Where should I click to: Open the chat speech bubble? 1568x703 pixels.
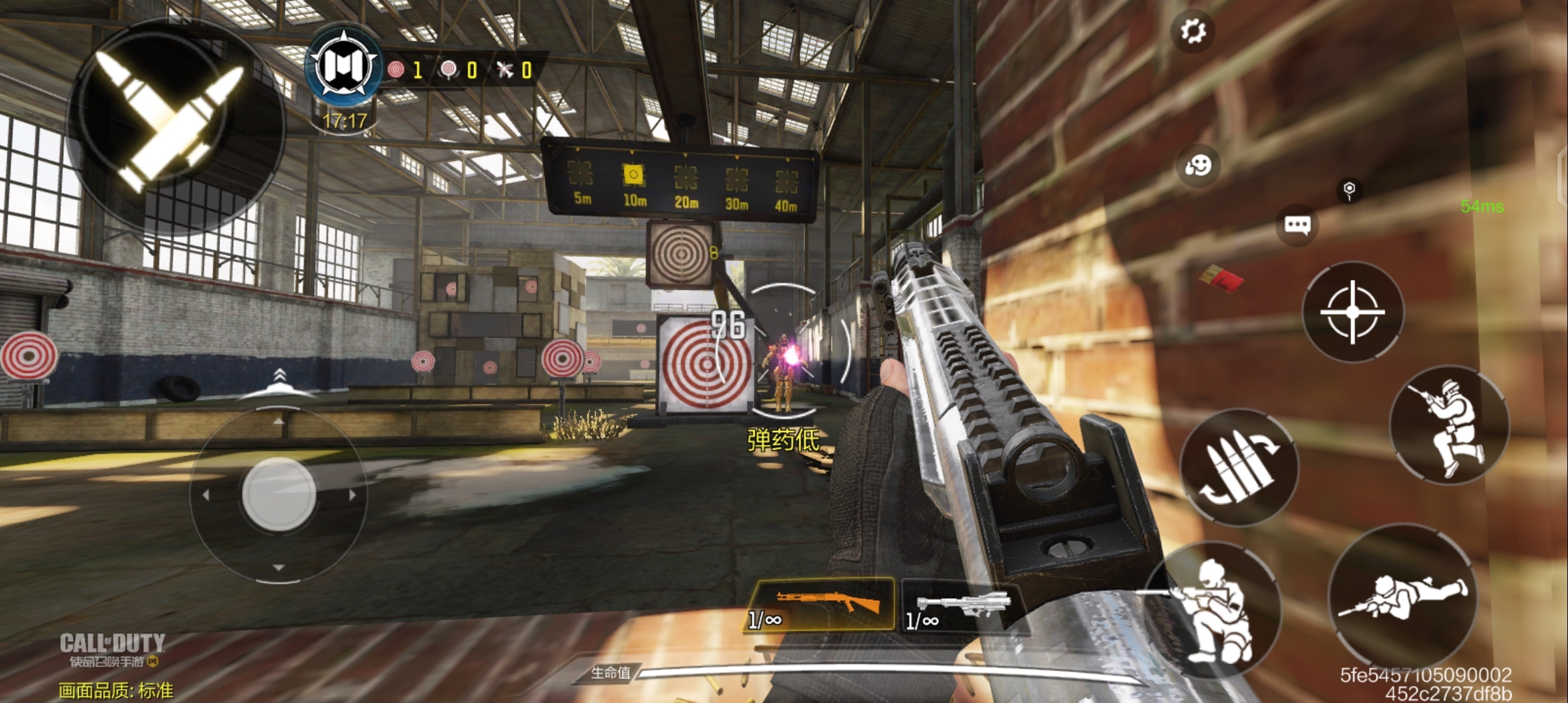tap(1297, 225)
